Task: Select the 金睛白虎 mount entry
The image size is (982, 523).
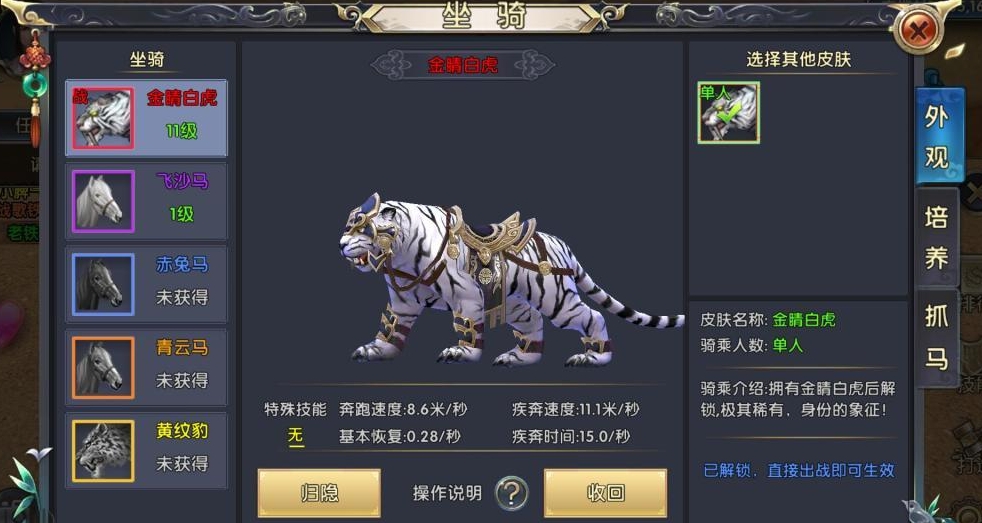Action: coord(146,118)
